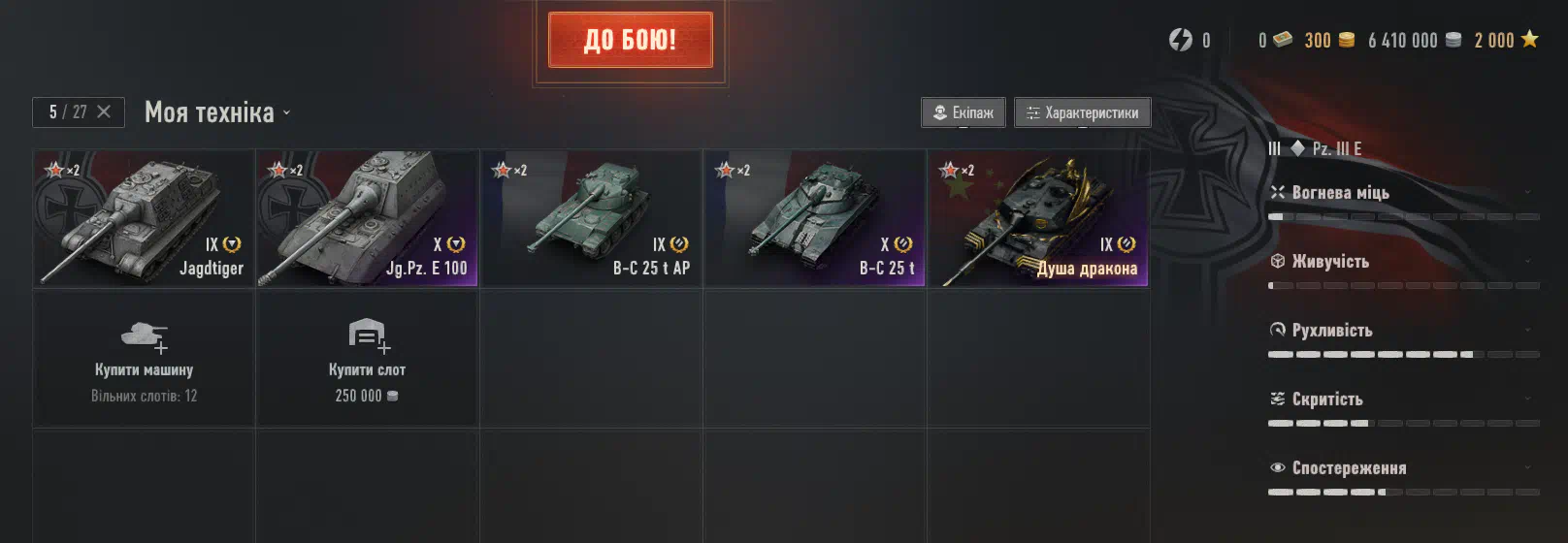Select the Jagdtiger tank card
1568x543 pixels.
coord(144,218)
